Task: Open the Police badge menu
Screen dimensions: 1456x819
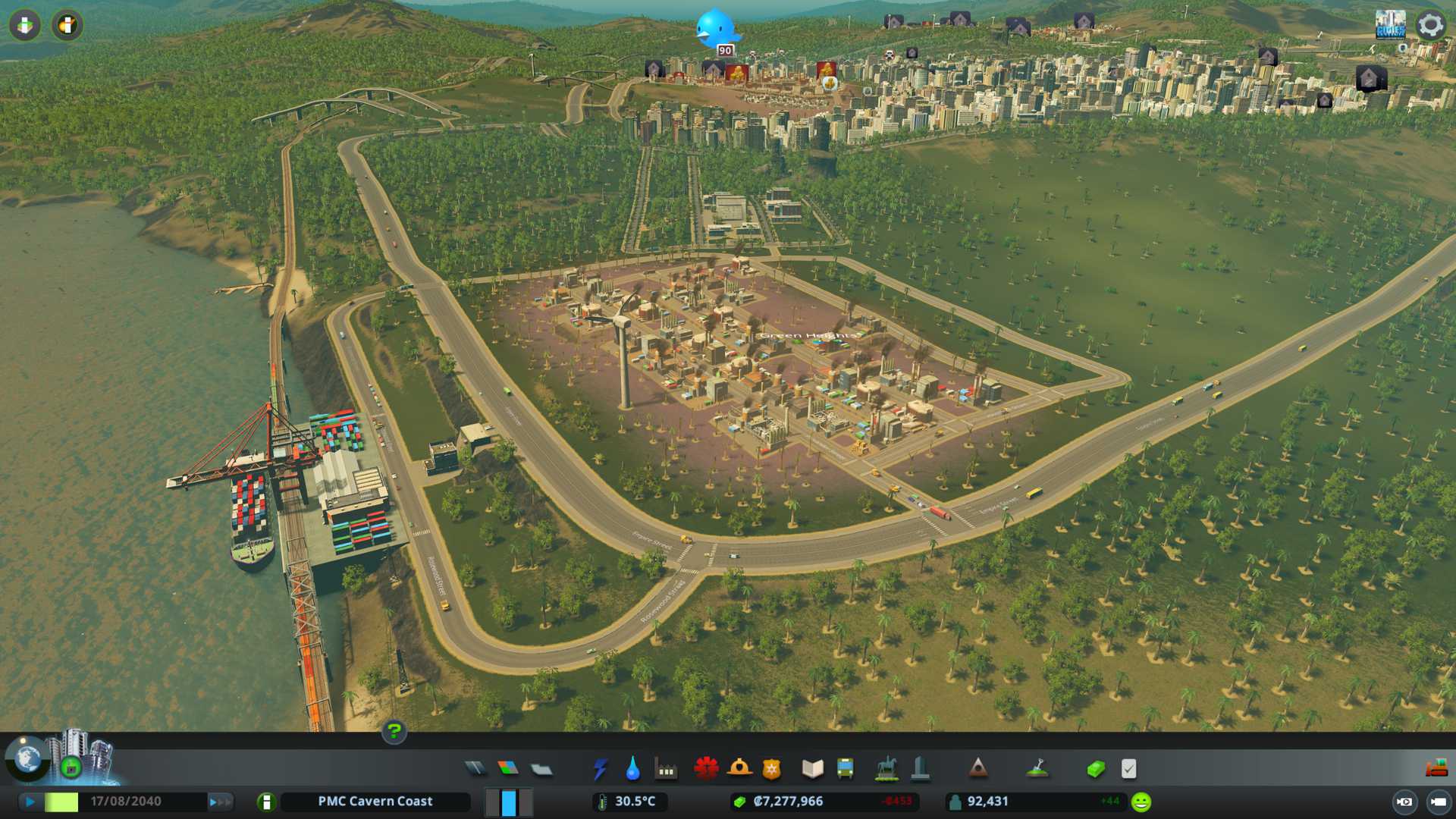Action: click(x=772, y=769)
